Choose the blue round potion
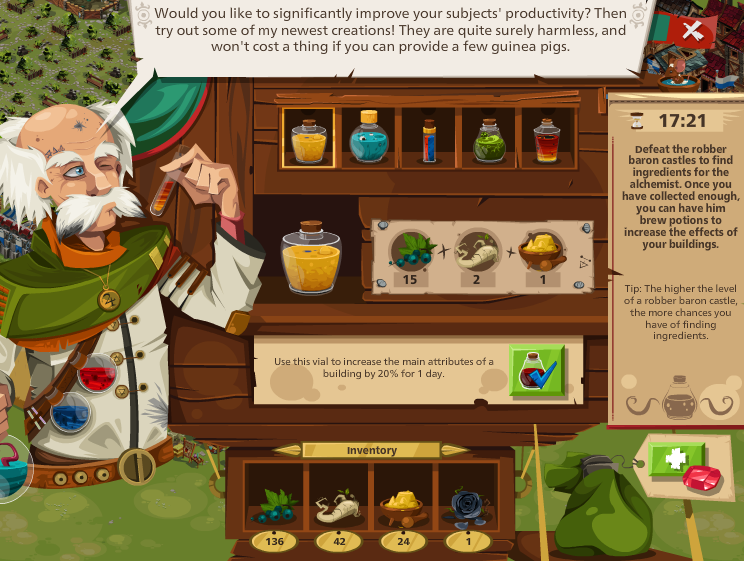 [x=368, y=137]
